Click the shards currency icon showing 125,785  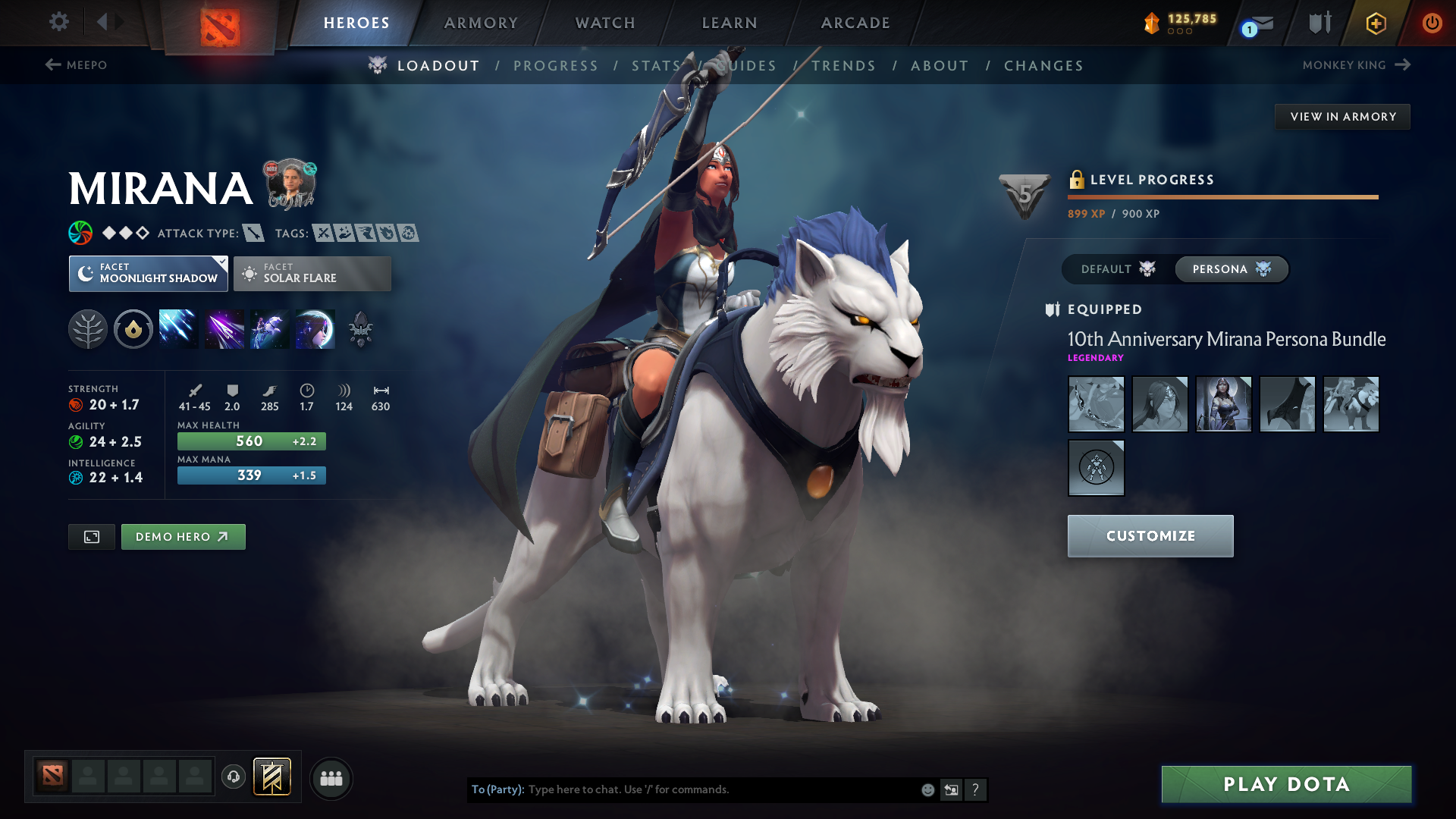pyautogui.click(x=1149, y=22)
